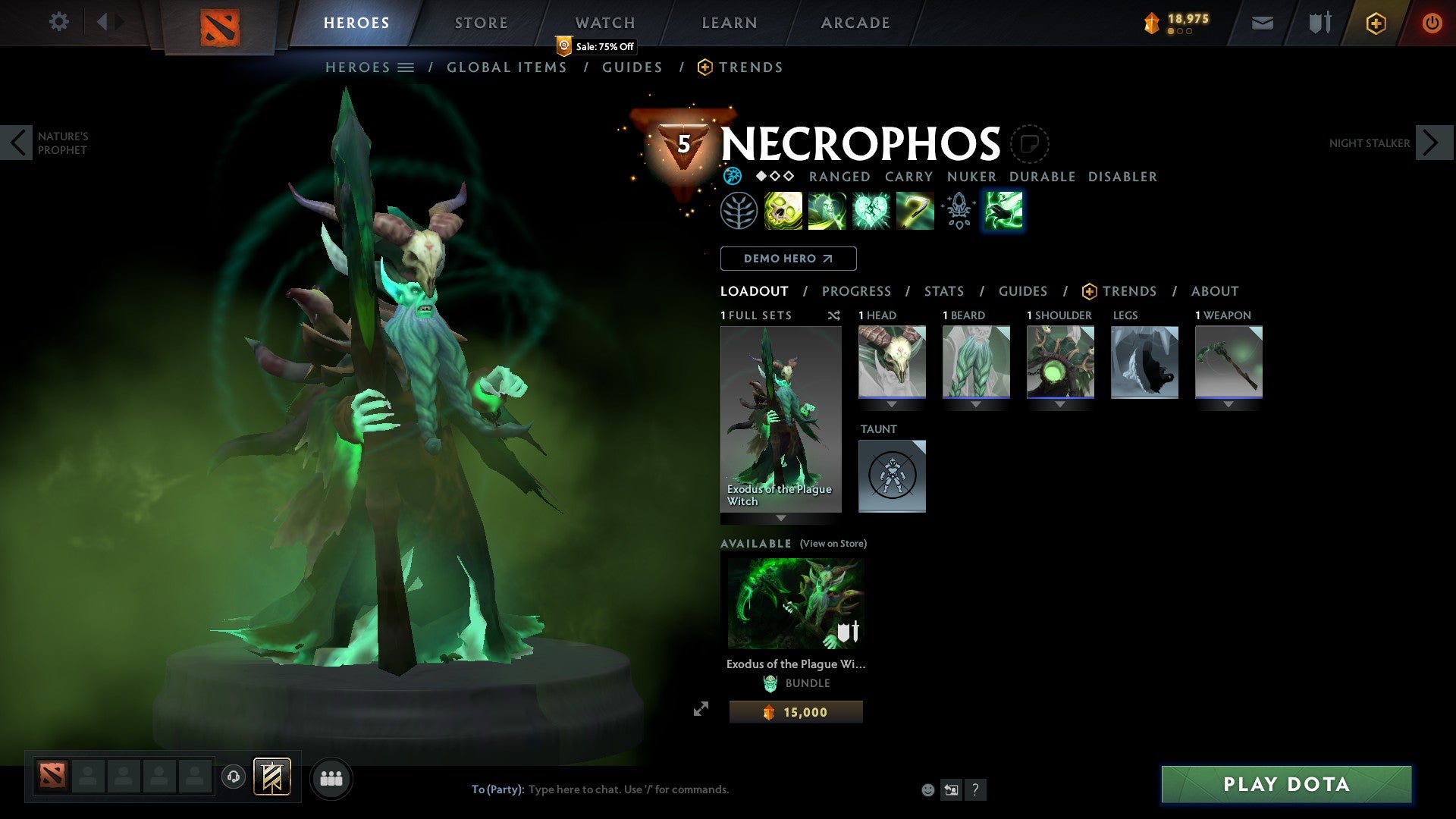Image resolution: width=1456 pixels, height=819 pixels.
Task: Open the Reaper's Scythe ultimate icon
Action: (x=915, y=210)
